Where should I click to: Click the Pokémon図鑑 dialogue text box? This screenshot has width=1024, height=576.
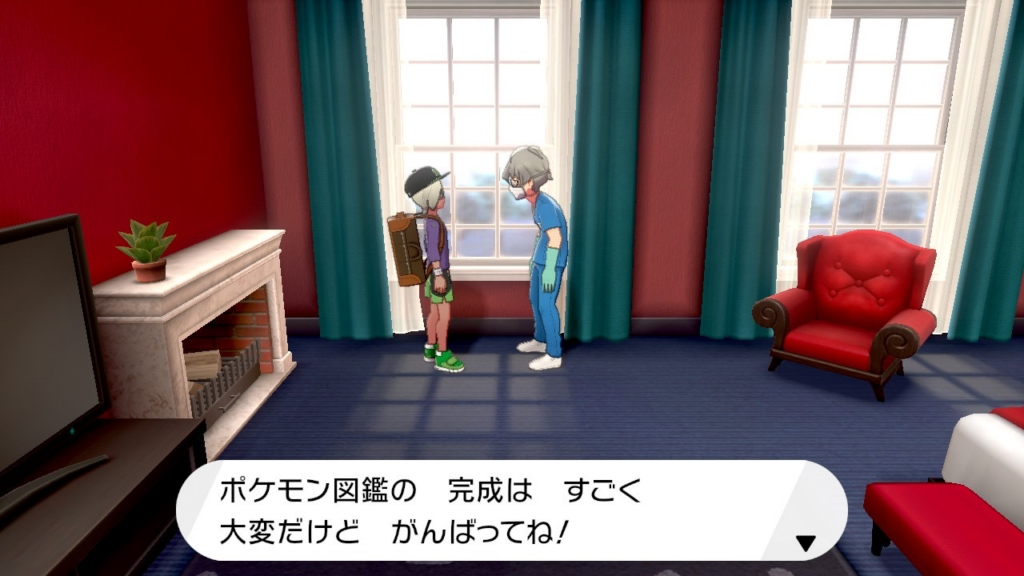pos(510,510)
